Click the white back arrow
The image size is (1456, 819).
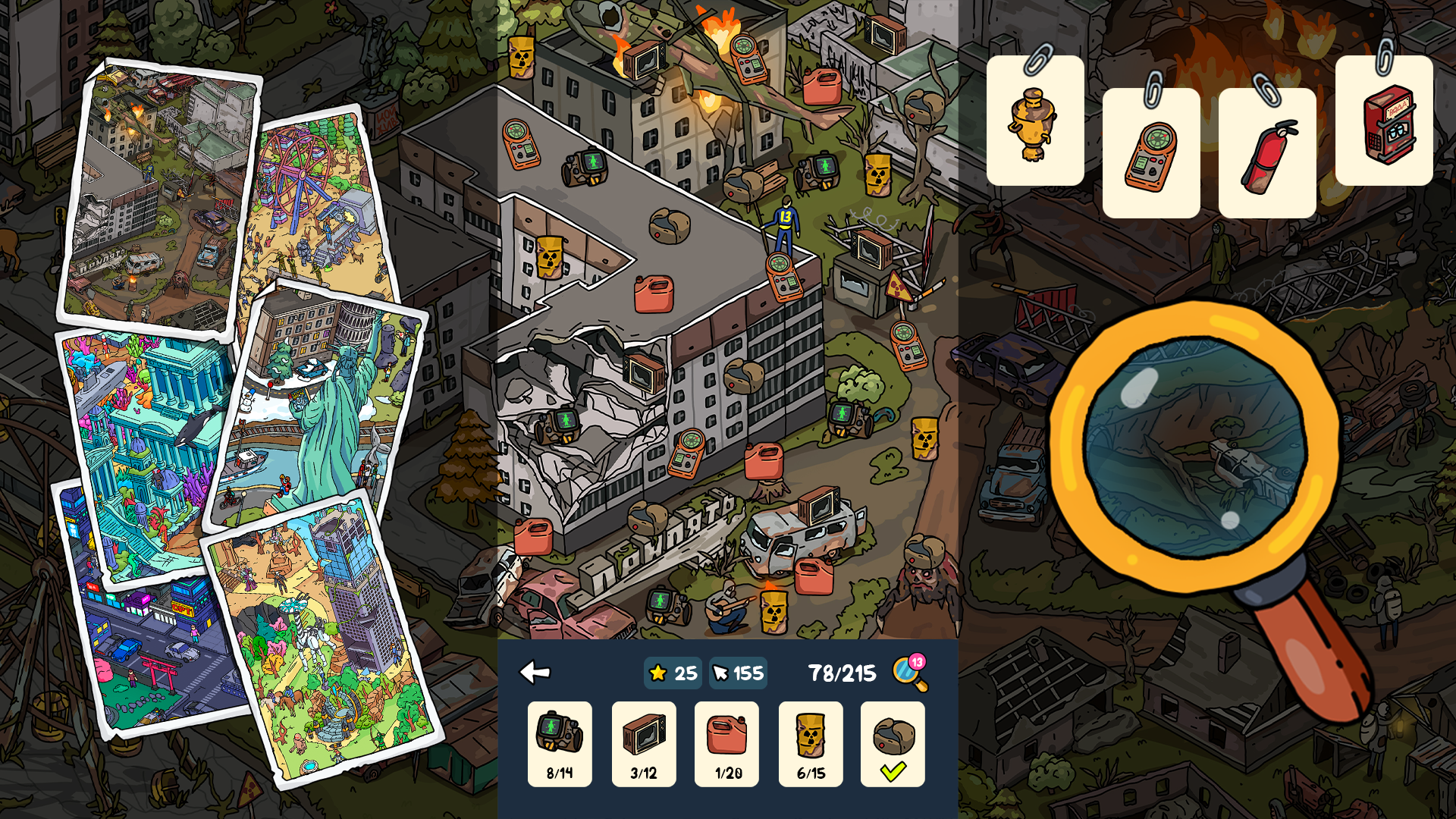point(535,672)
